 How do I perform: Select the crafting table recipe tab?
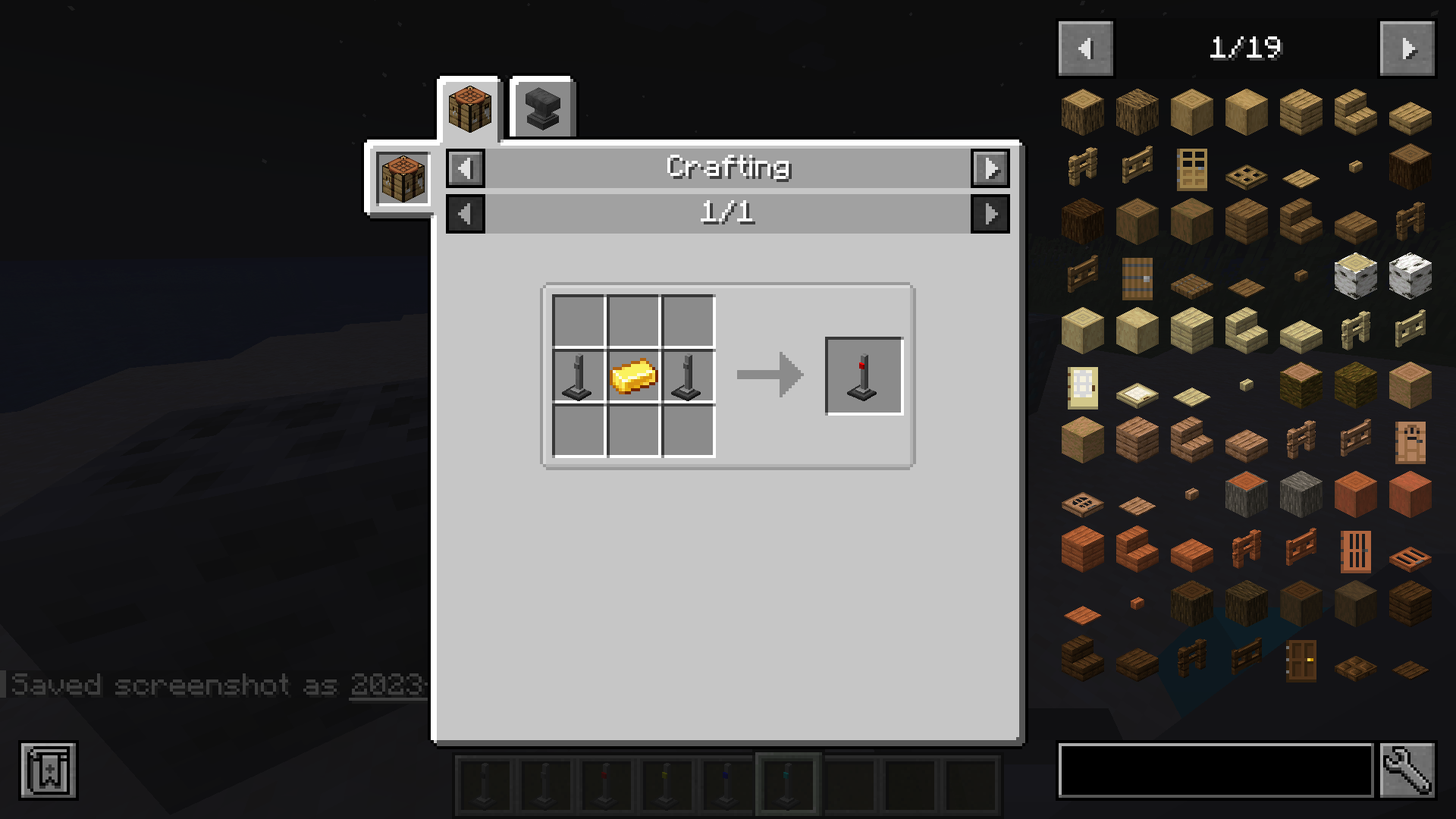pyautogui.click(x=469, y=107)
